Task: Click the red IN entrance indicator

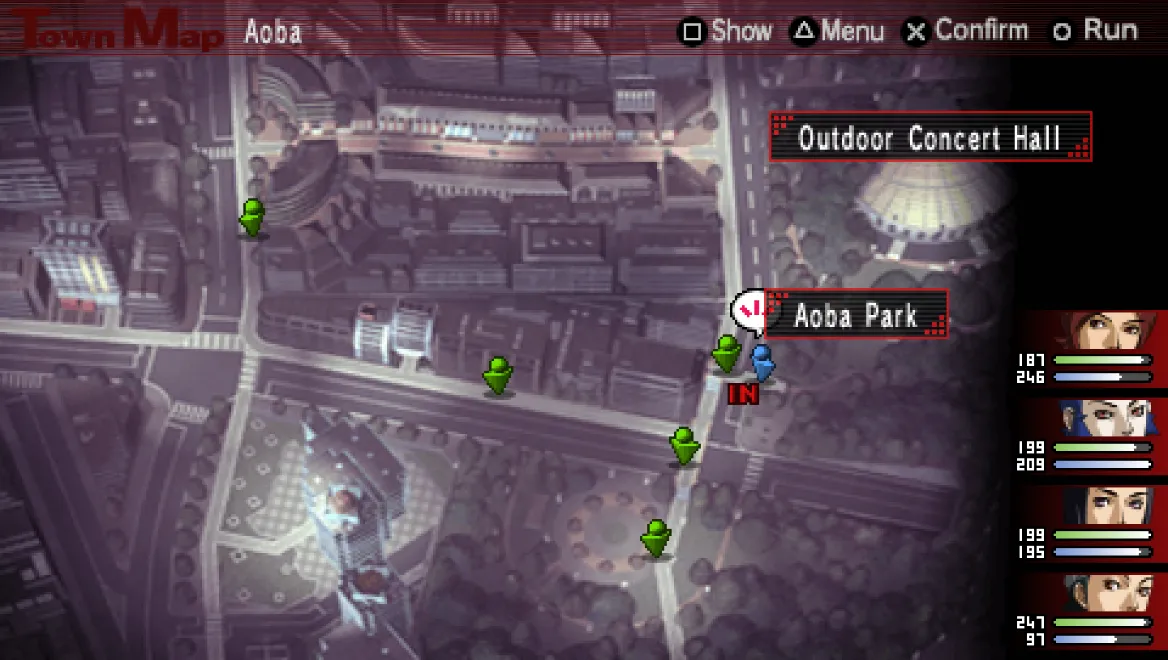Action: pos(743,394)
